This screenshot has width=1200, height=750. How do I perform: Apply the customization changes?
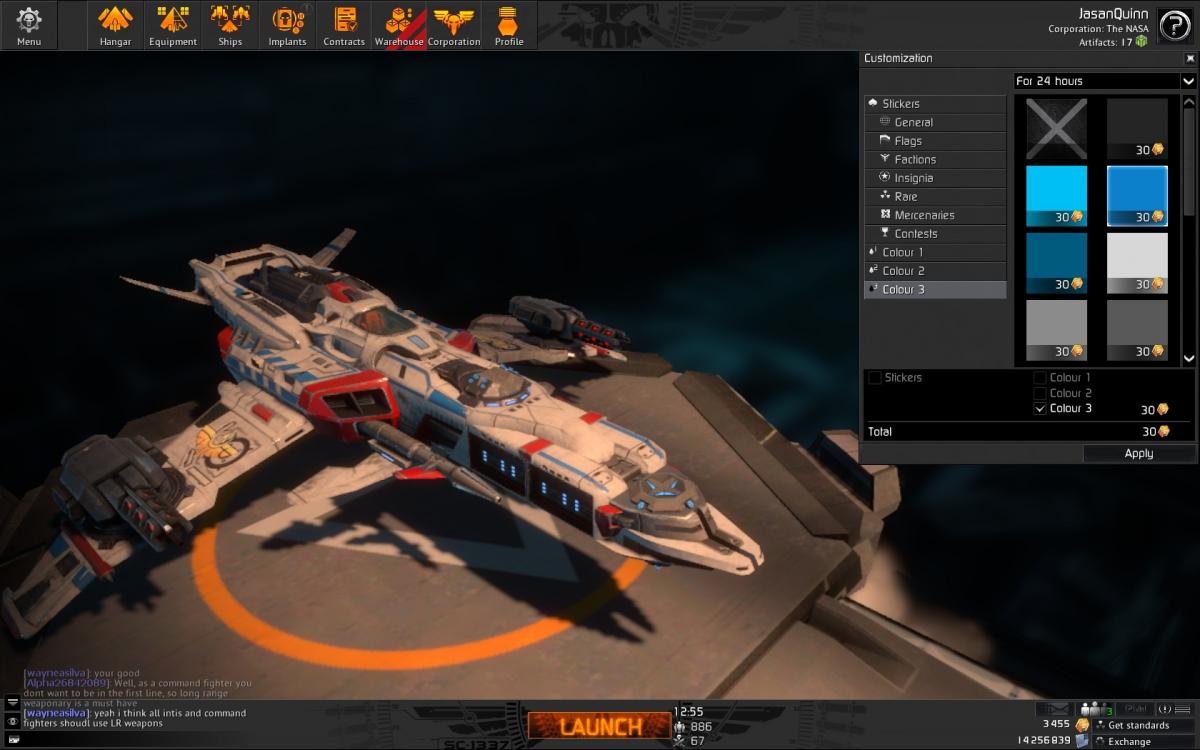(1138, 453)
